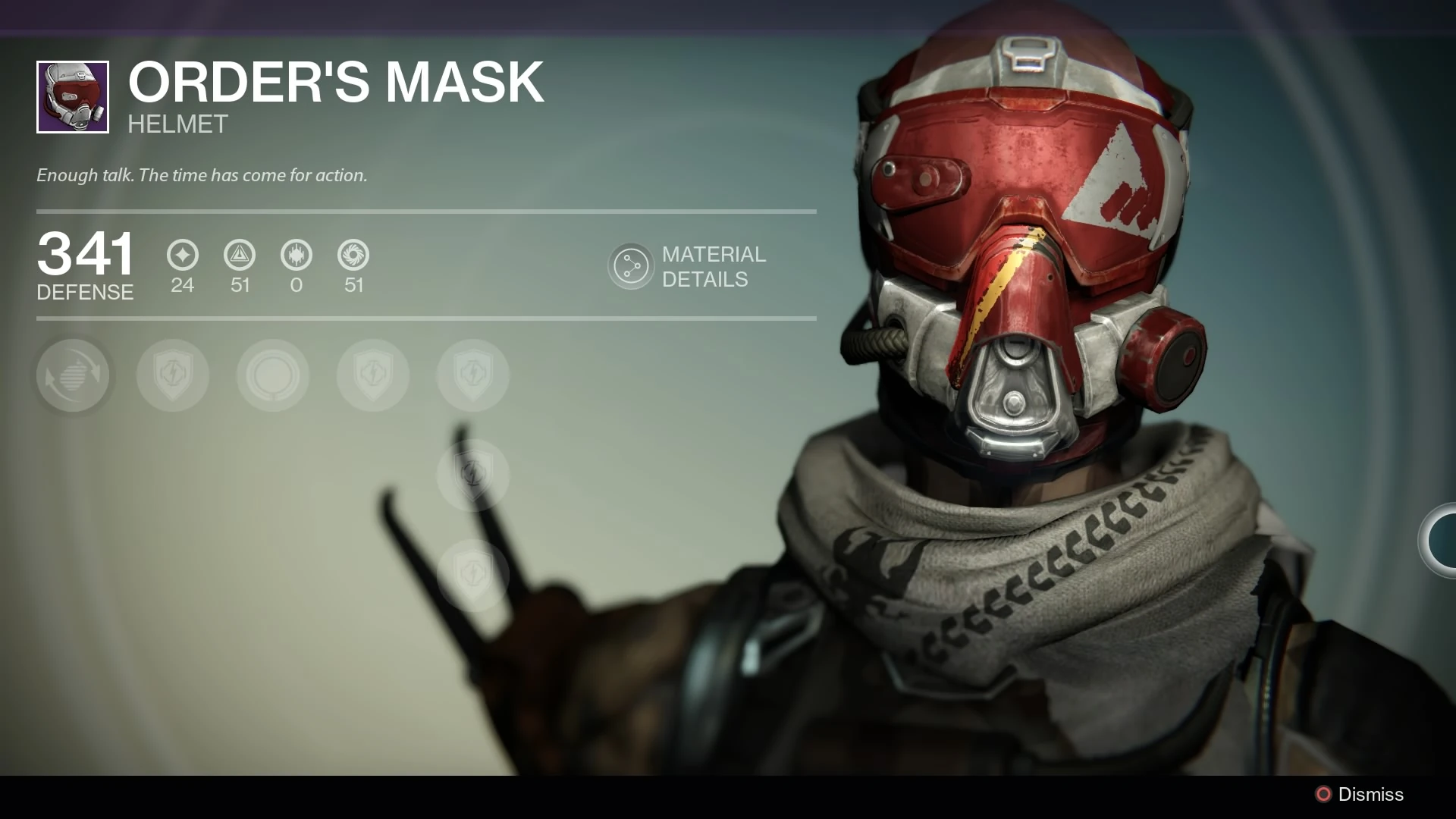The width and height of the screenshot is (1456, 819).
Task: Select the first arc shield perk node
Action: [173, 375]
